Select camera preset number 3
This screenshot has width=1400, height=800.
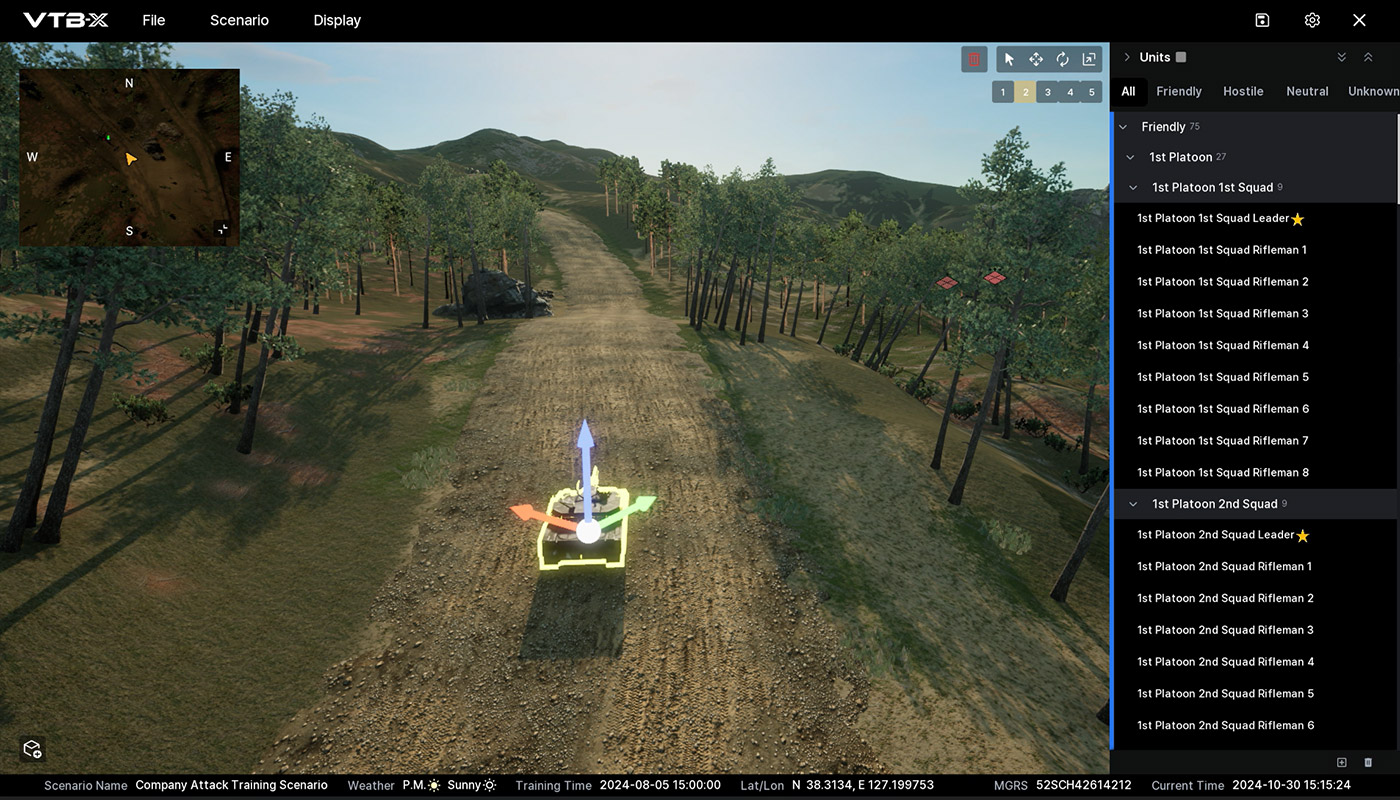pos(1047,92)
